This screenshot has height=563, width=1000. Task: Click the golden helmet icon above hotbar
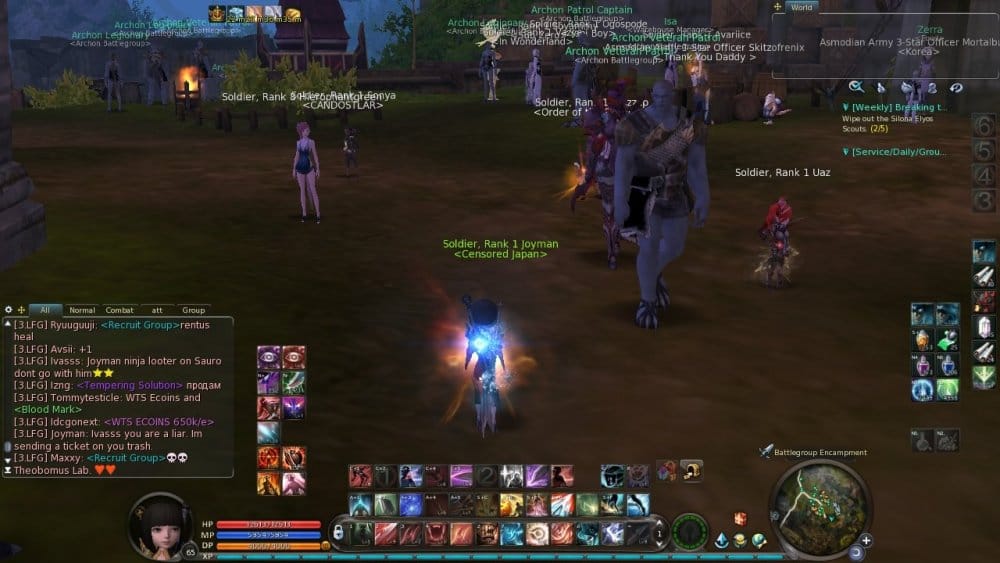691,470
